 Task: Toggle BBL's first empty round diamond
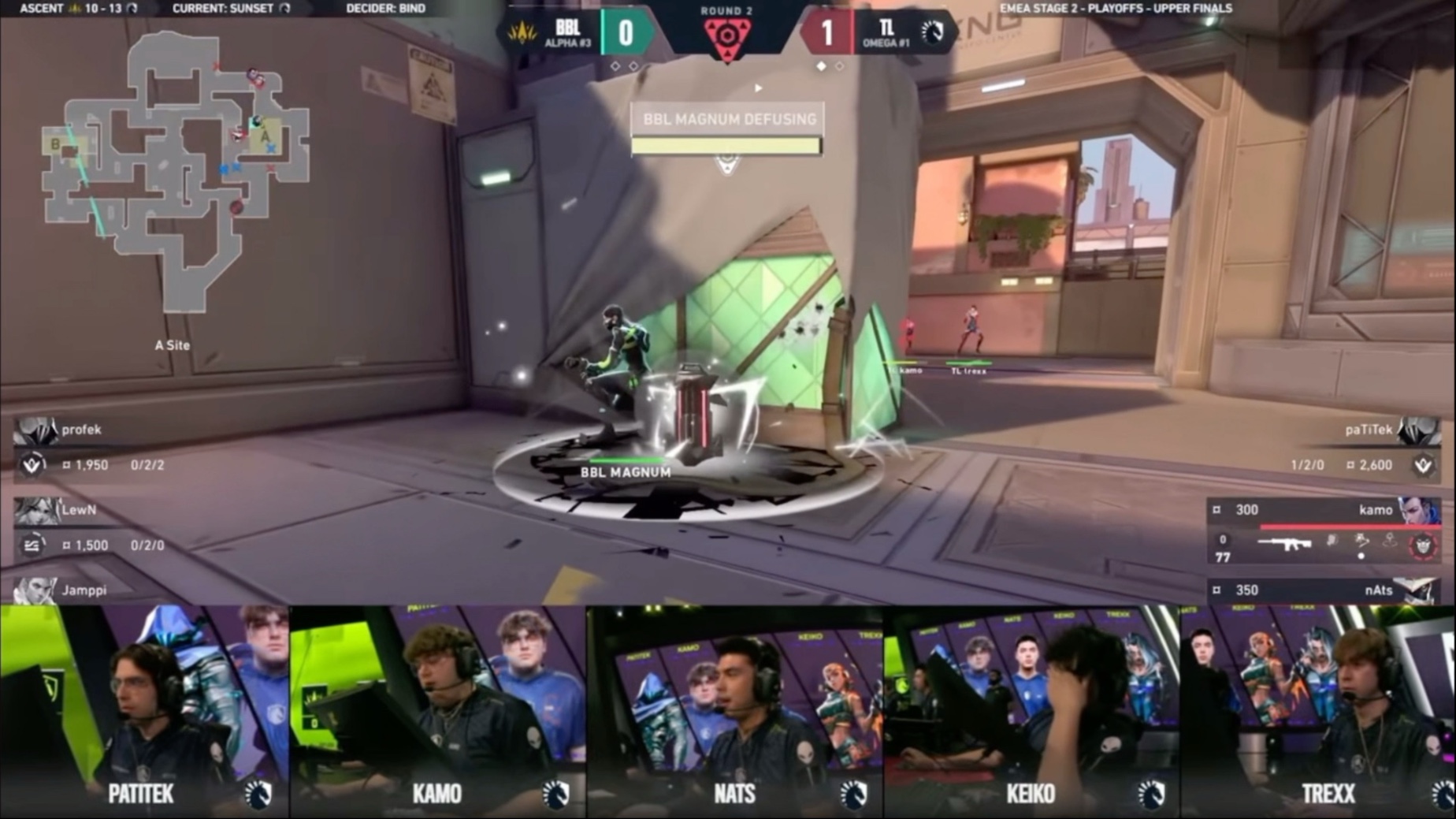[x=615, y=67]
